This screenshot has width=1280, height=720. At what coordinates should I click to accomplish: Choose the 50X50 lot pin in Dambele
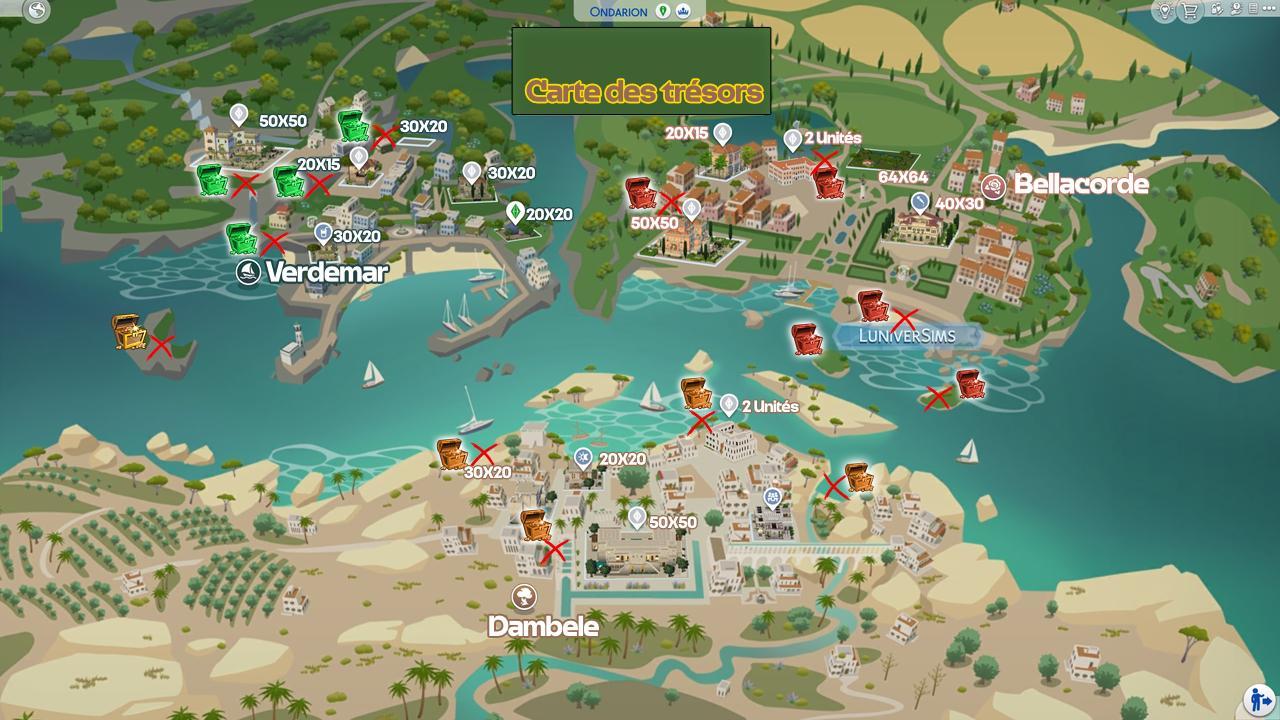click(x=637, y=517)
